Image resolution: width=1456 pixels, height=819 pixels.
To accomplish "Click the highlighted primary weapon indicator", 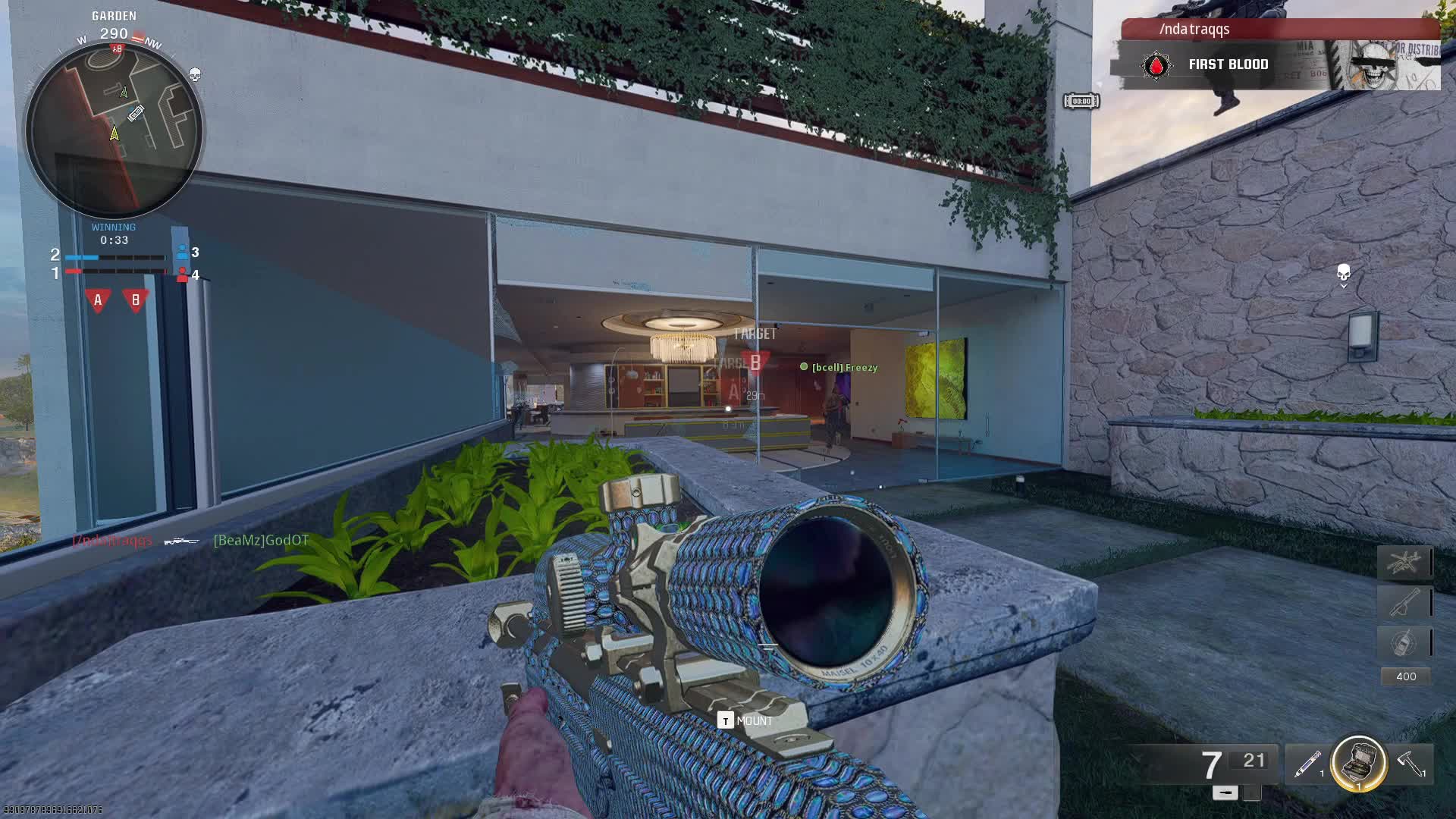I will (x=1225, y=792).
